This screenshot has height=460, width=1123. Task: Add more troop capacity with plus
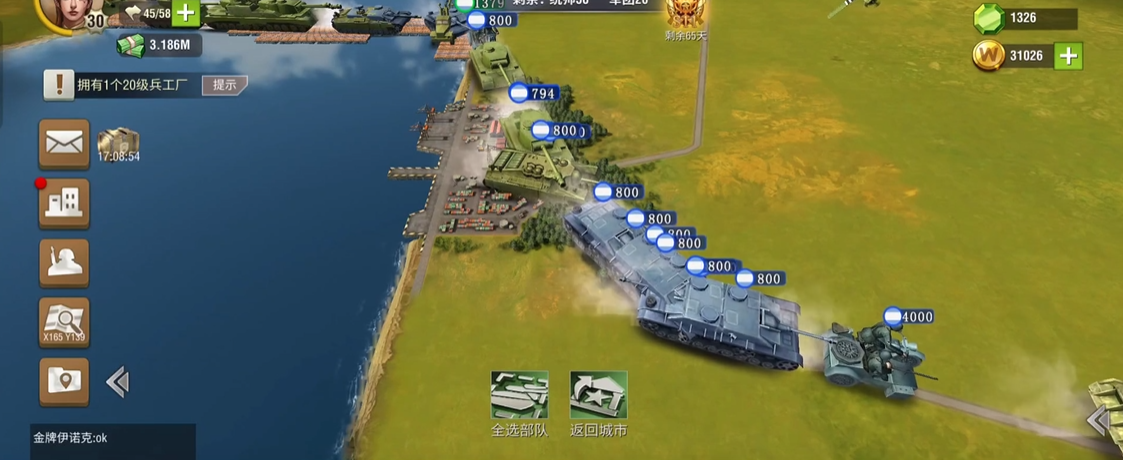tap(186, 13)
